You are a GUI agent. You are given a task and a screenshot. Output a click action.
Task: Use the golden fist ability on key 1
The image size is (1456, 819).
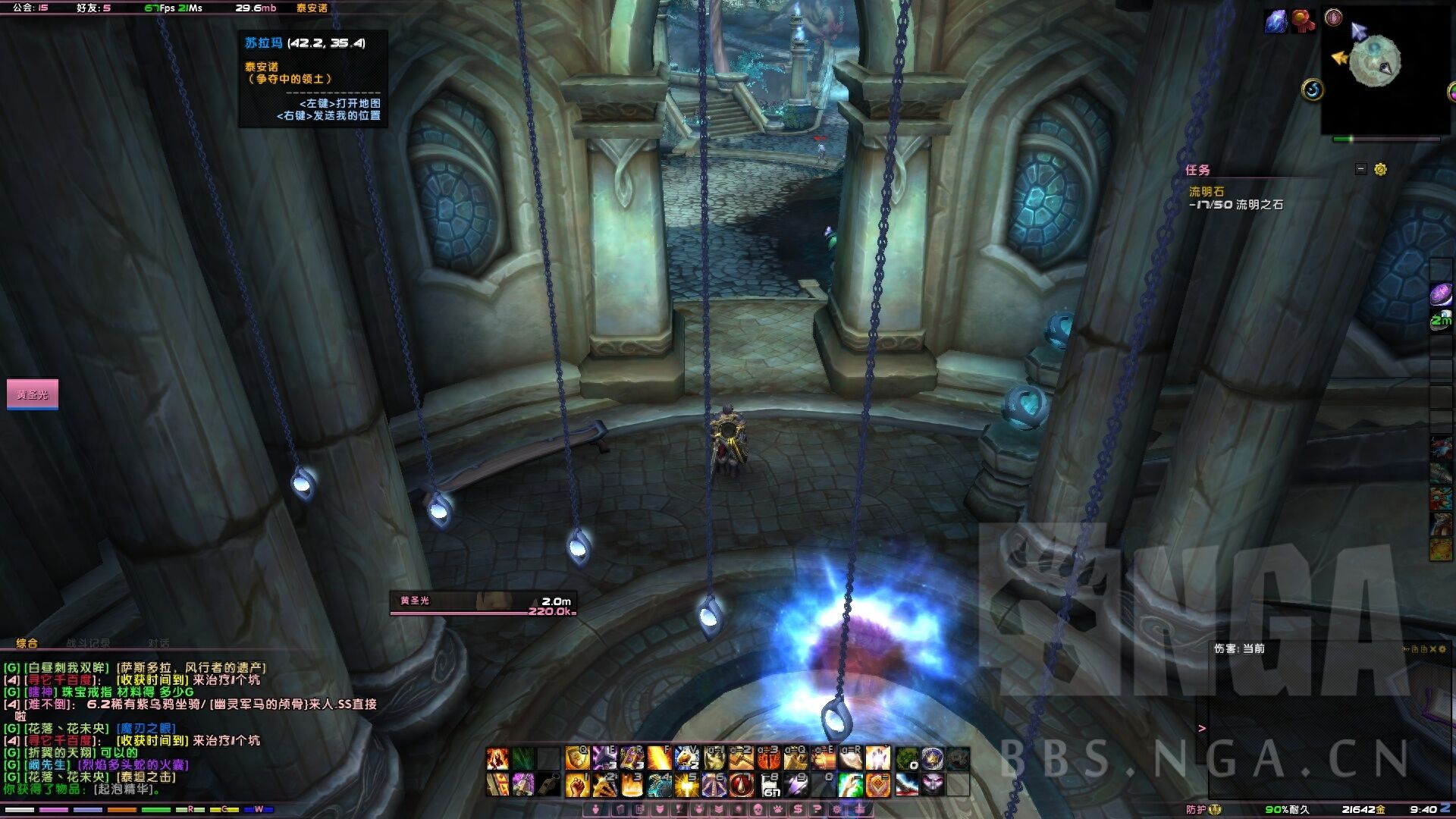pyautogui.click(x=578, y=784)
